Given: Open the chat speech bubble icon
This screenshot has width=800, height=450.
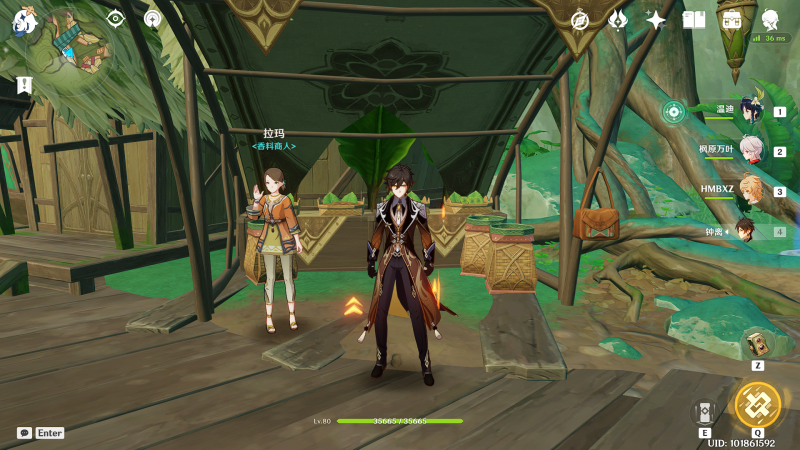Looking at the screenshot, I should pyautogui.click(x=24, y=433).
